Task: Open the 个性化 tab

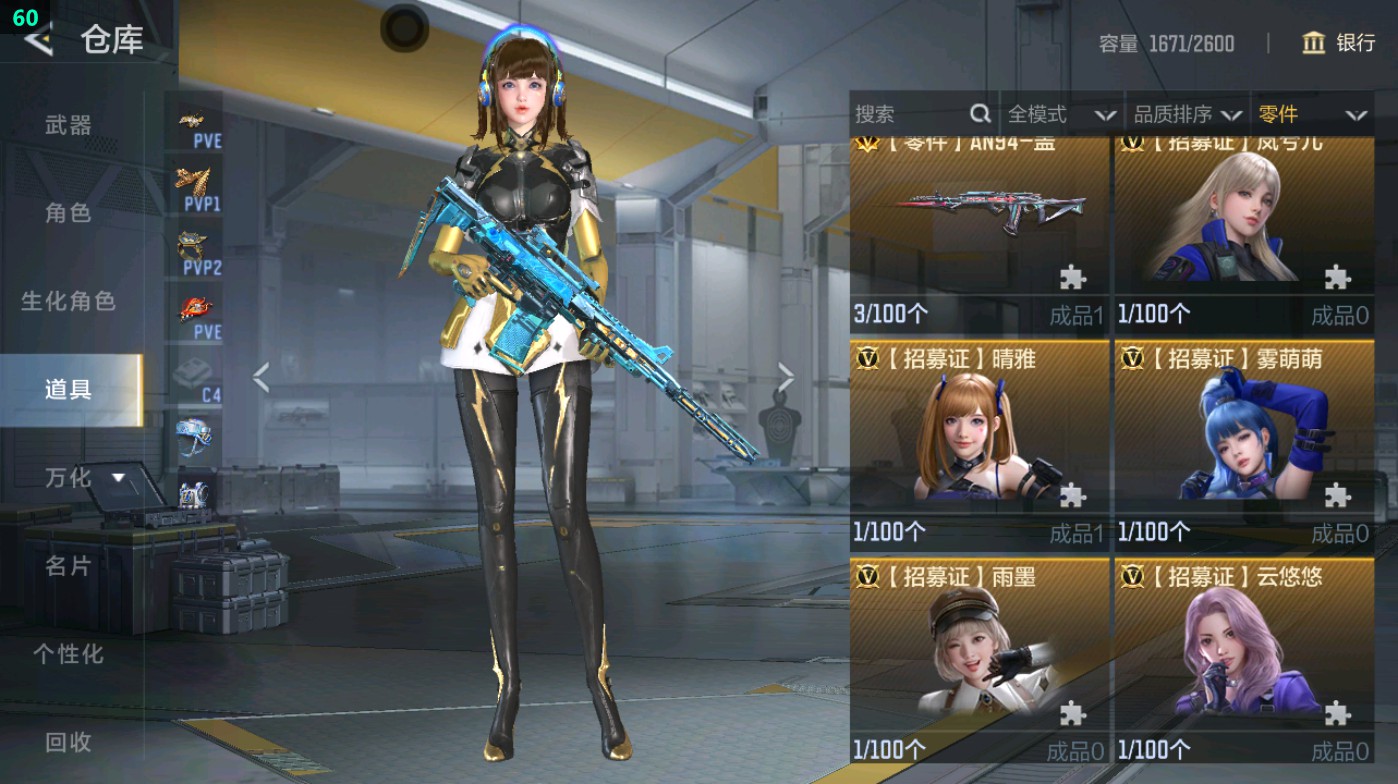Action: (69, 654)
